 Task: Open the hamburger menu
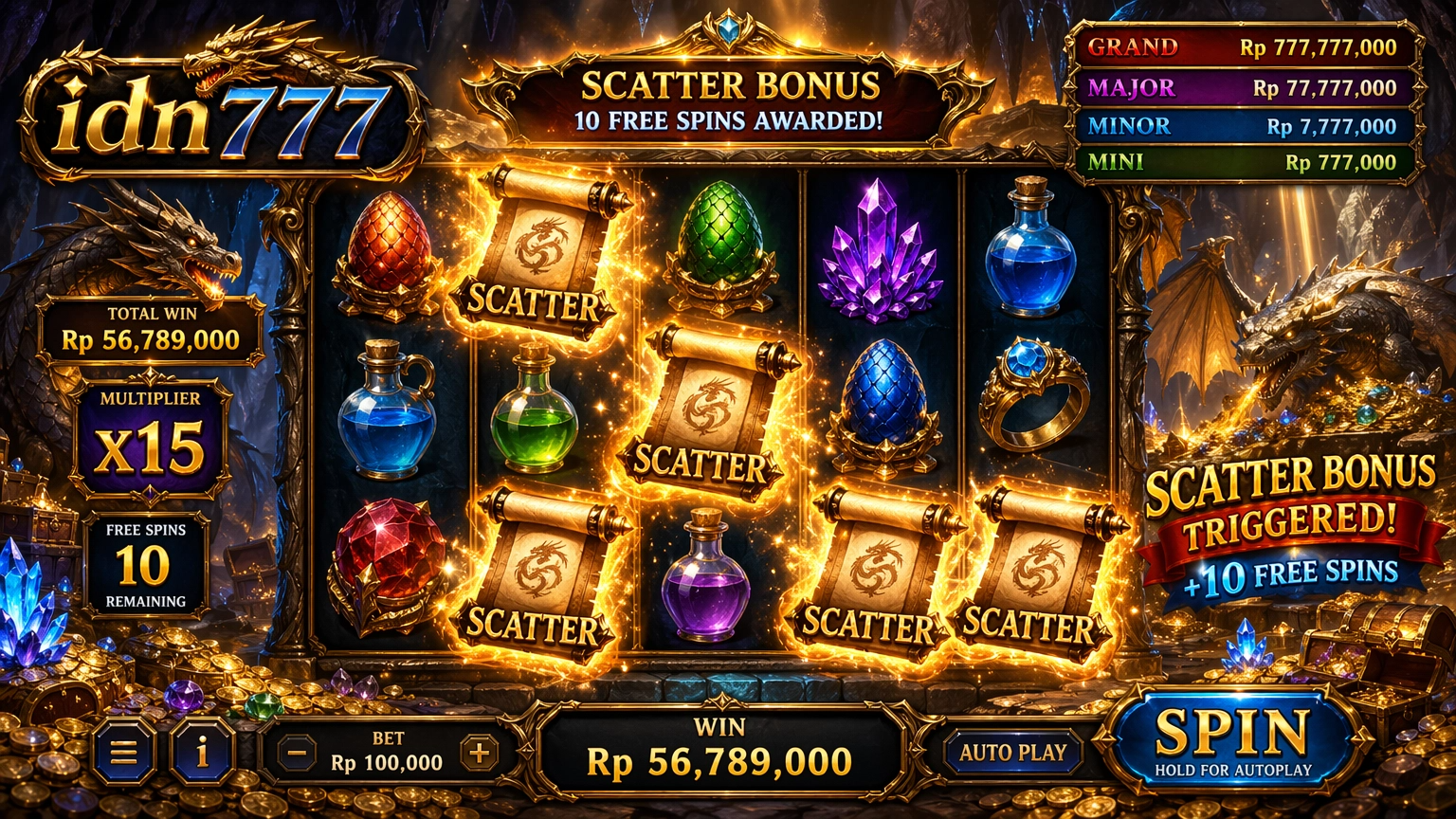click(x=123, y=753)
